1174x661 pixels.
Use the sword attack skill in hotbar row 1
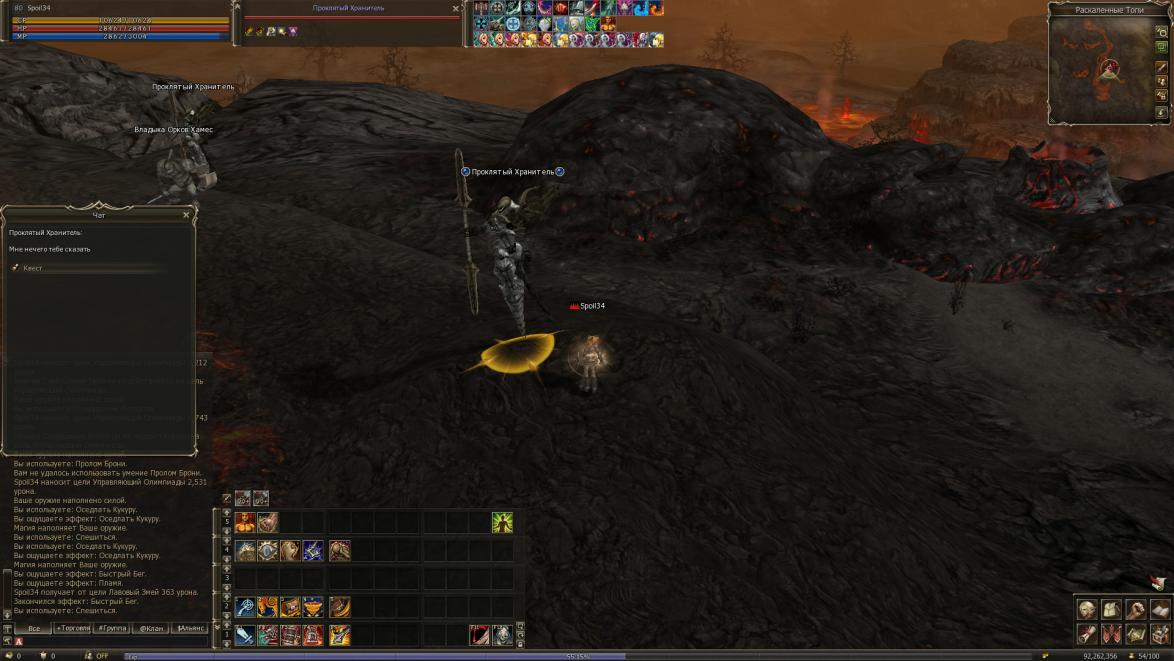[x=245, y=634]
